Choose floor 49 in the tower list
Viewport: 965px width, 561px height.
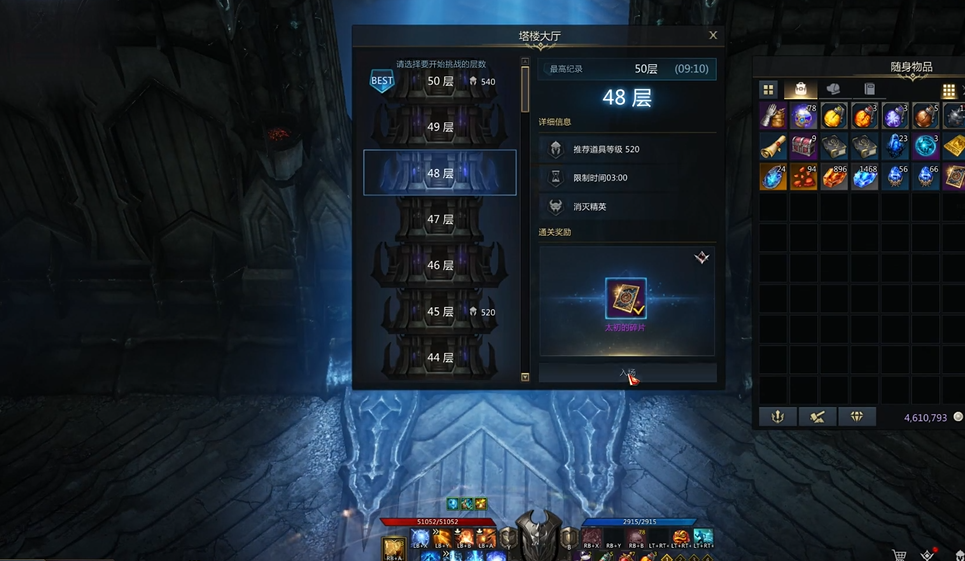click(x=440, y=127)
